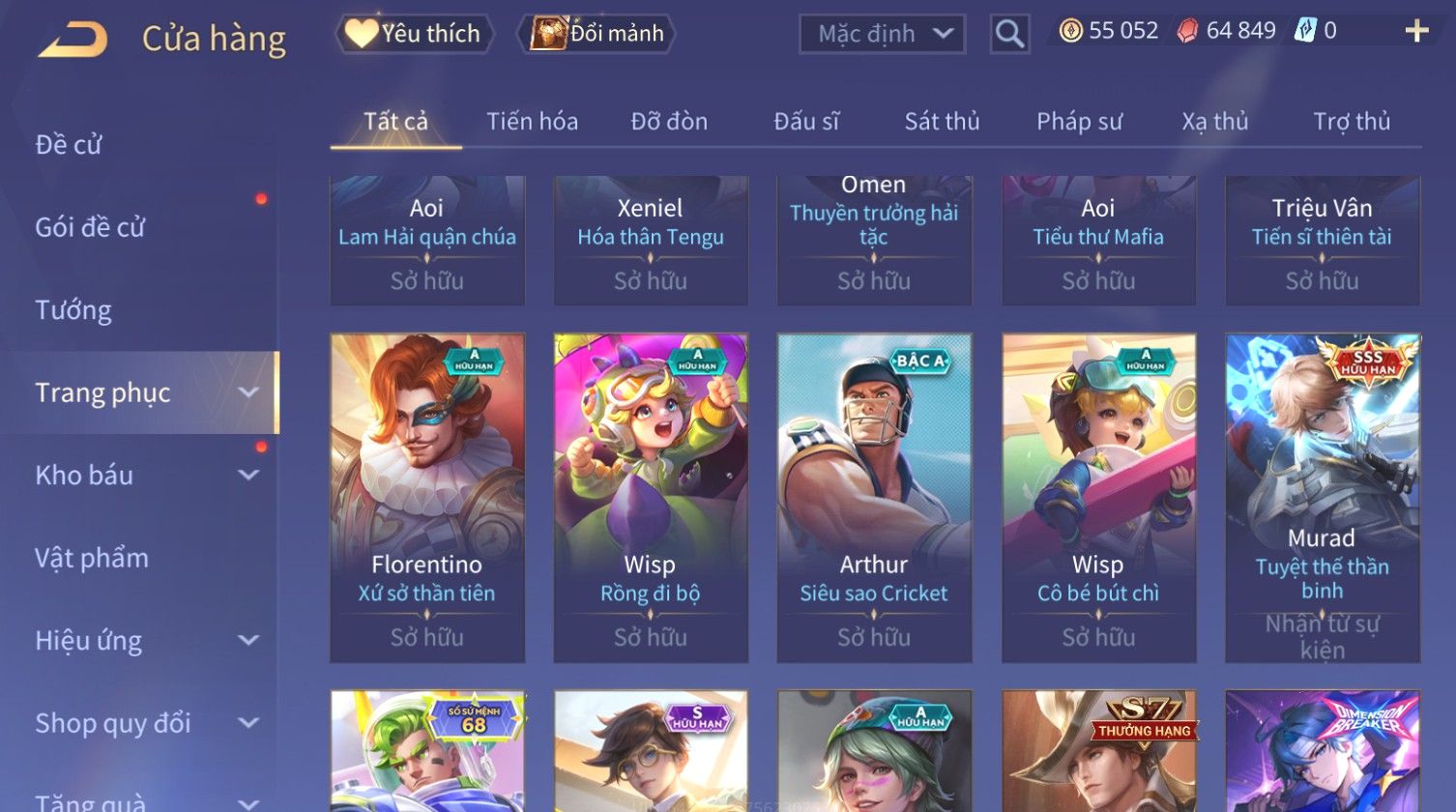The width and height of the screenshot is (1456, 812).
Task: Click the magnifying glass search icon
Action: tap(1009, 34)
